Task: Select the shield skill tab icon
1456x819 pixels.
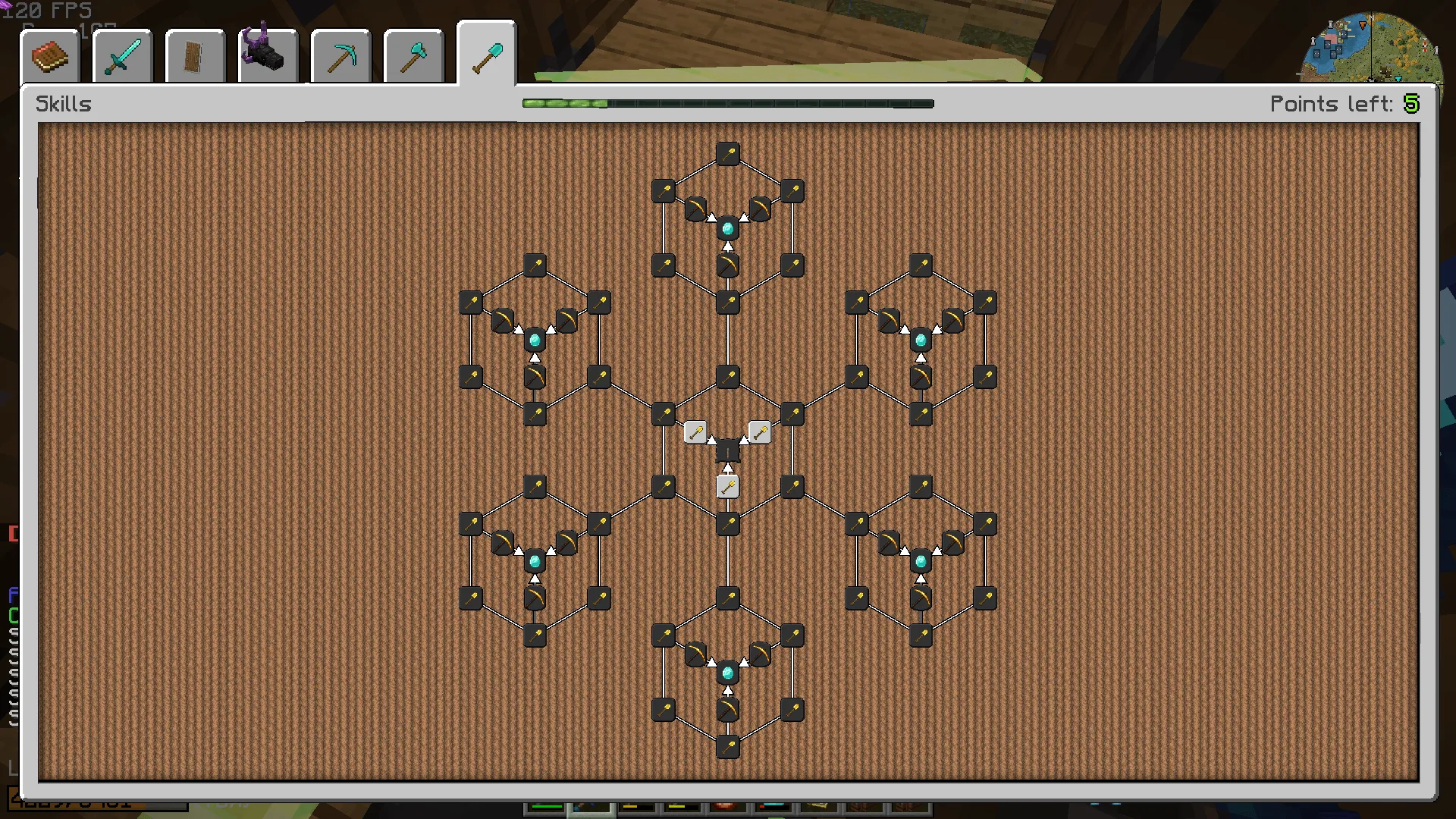Action: tap(194, 55)
